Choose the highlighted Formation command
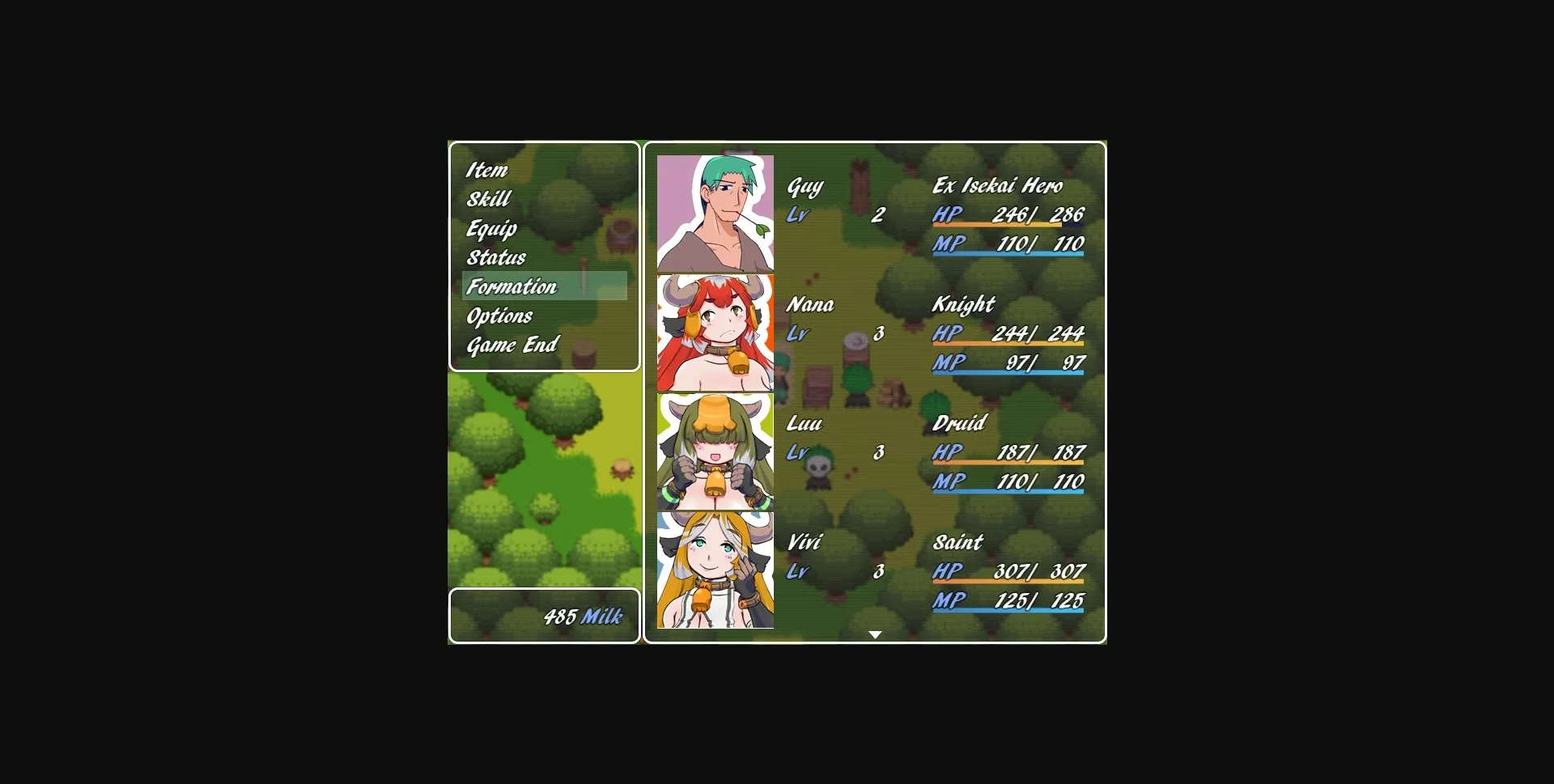The height and width of the screenshot is (784, 1554). coord(511,286)
